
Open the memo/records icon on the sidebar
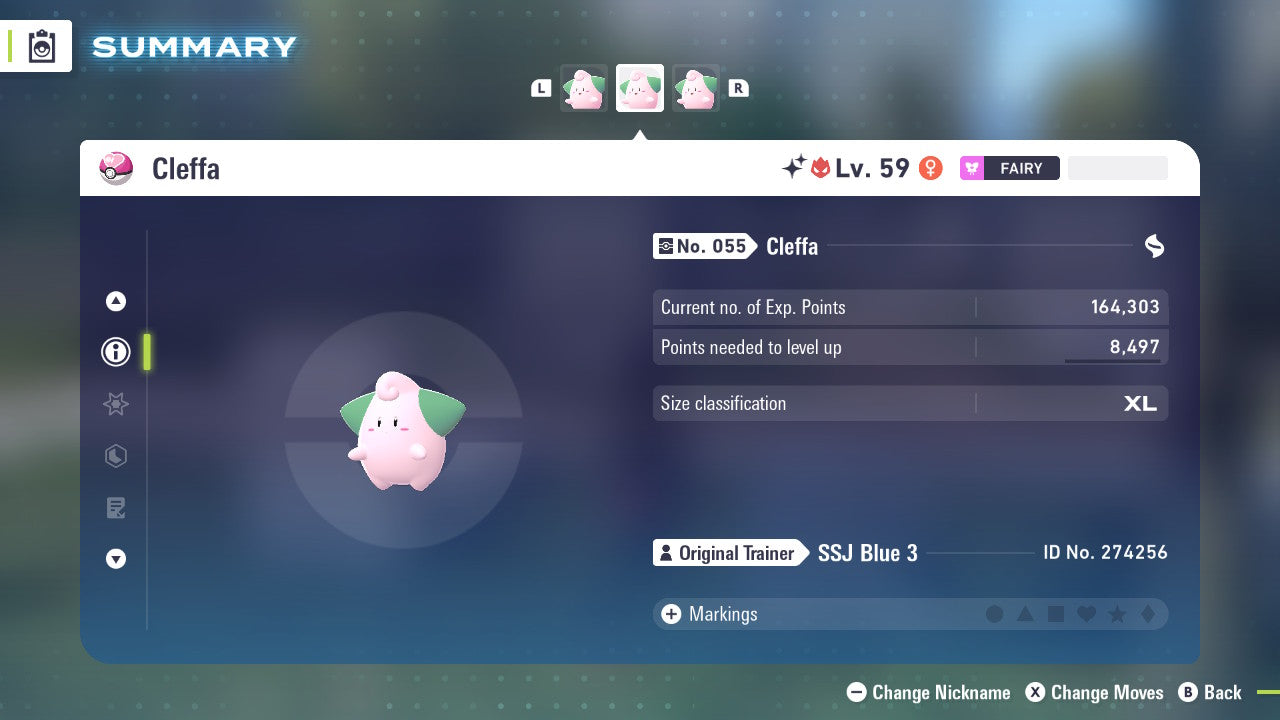point(115,508)
